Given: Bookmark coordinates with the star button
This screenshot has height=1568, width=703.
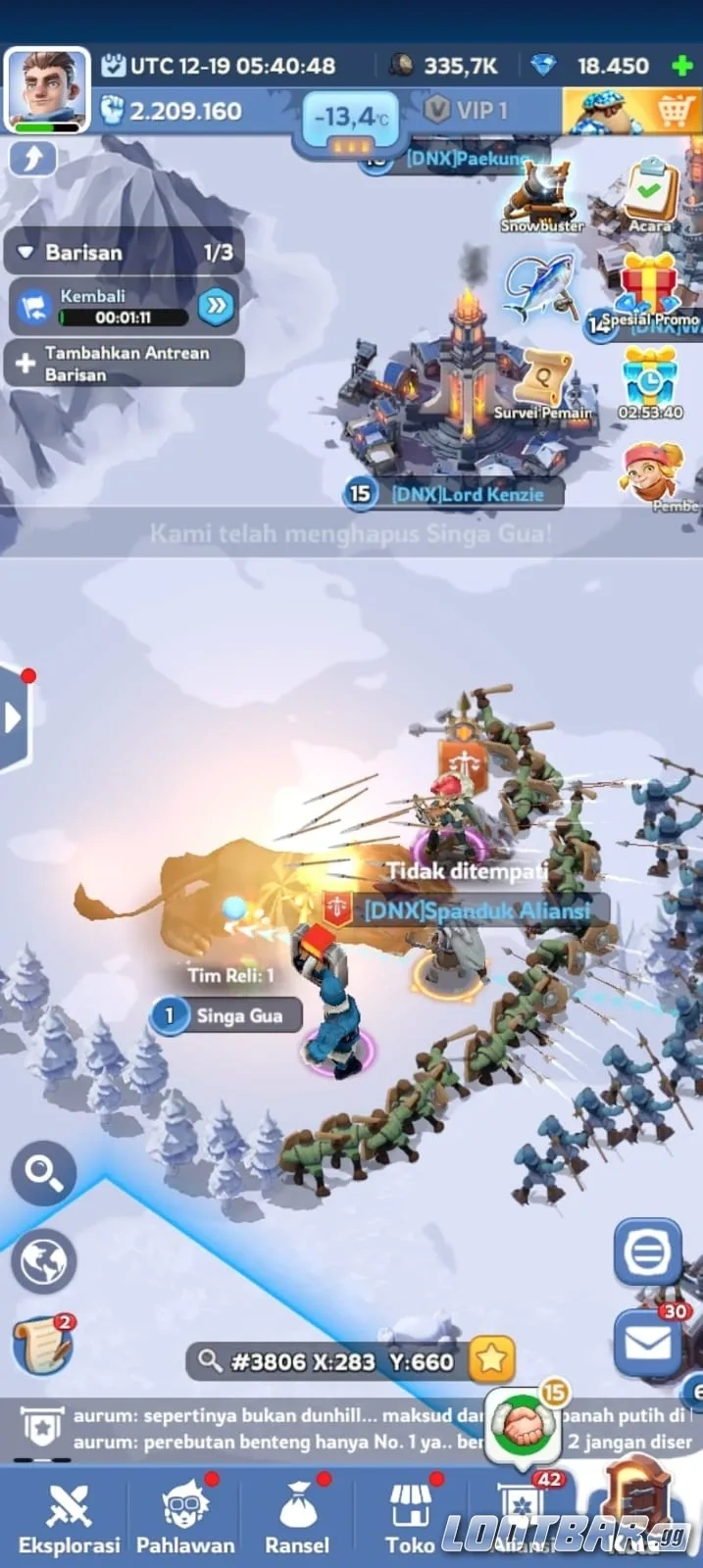Looking at the screenshot, I should click(491, 1359).
